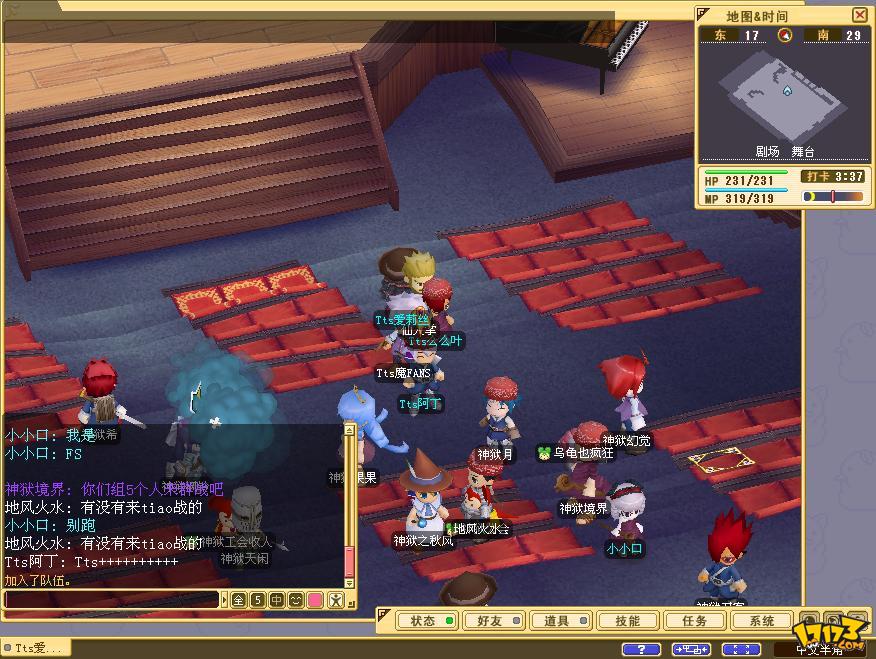Select the Tts爱... taskbar entry
The height and width of the screenshot is (659, 876).
click(36, 648)
